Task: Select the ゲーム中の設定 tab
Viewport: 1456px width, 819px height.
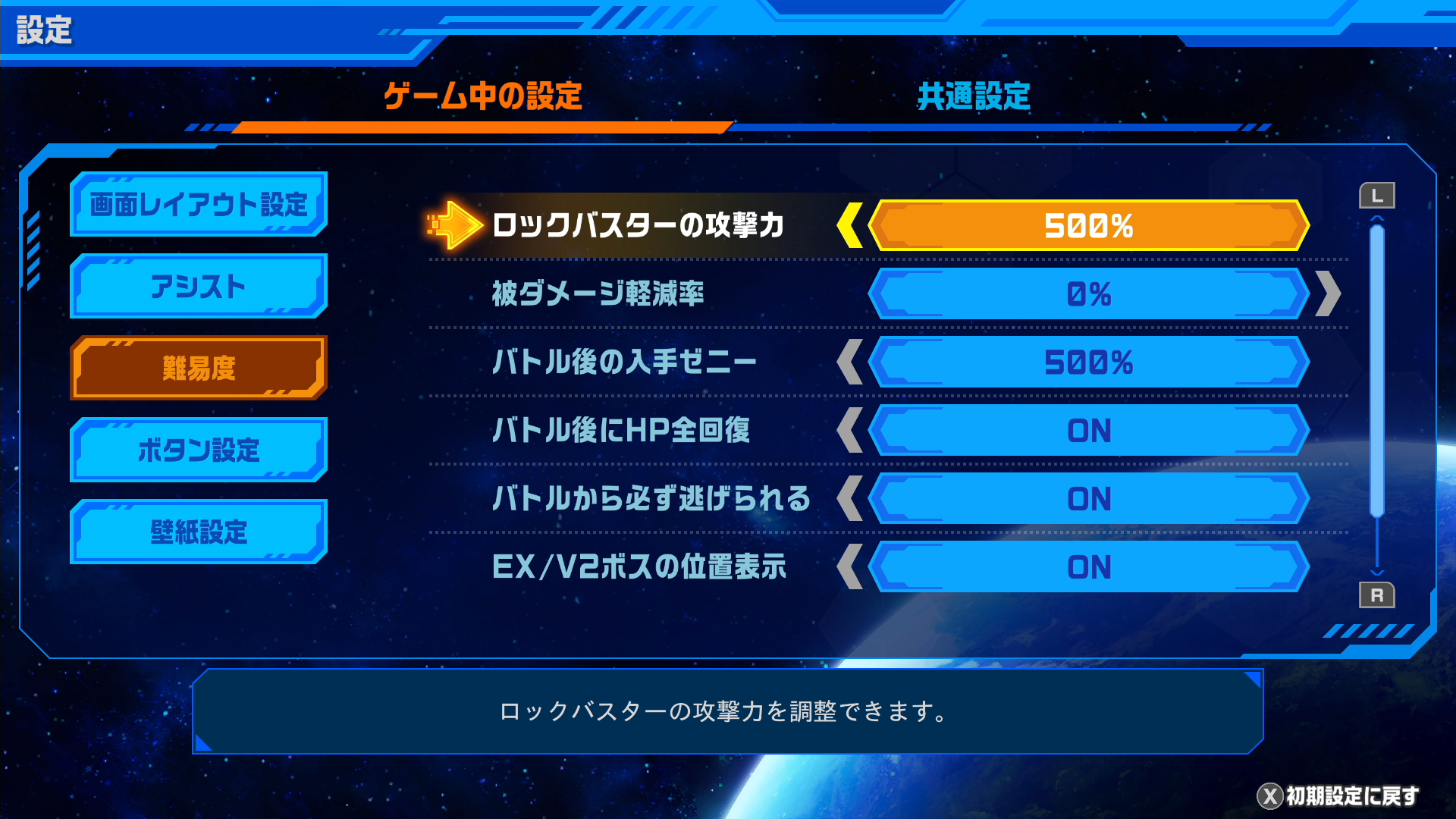Action: (x=482, y=96)
